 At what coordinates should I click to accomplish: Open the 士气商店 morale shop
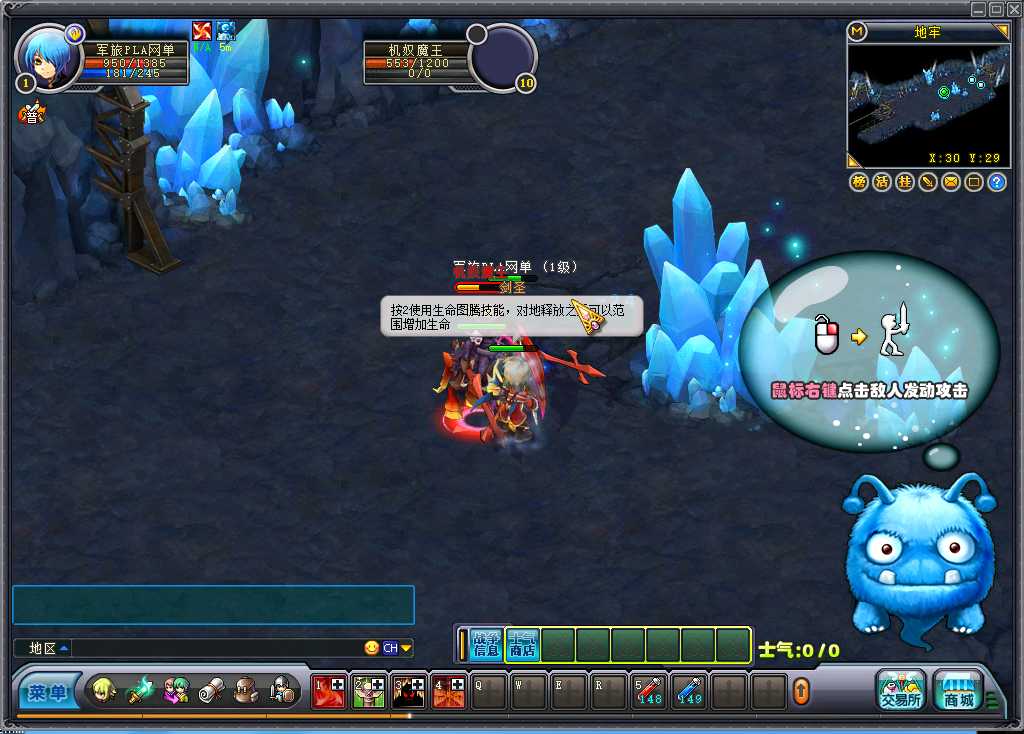pos(522,645)
